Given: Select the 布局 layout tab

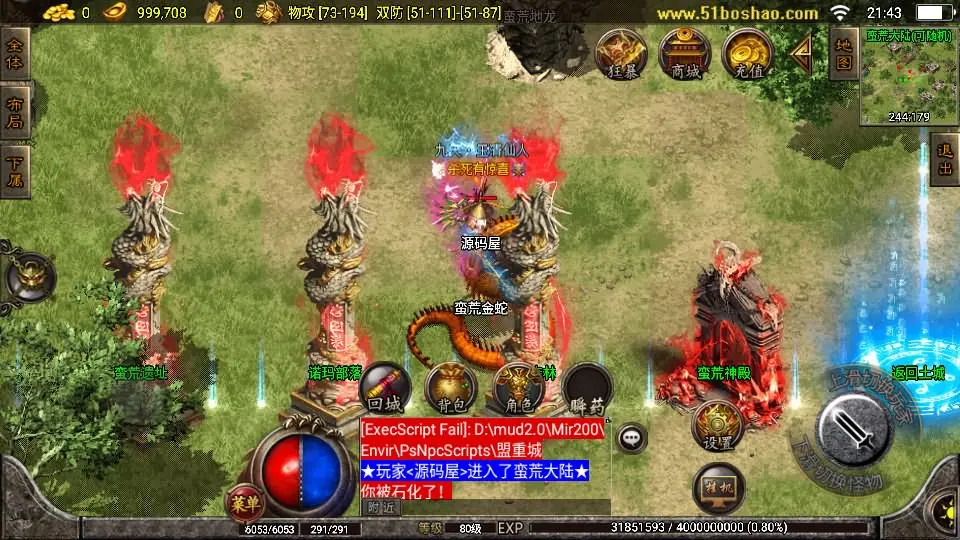Looking at the screenshot, I should [x=15, y=111].
